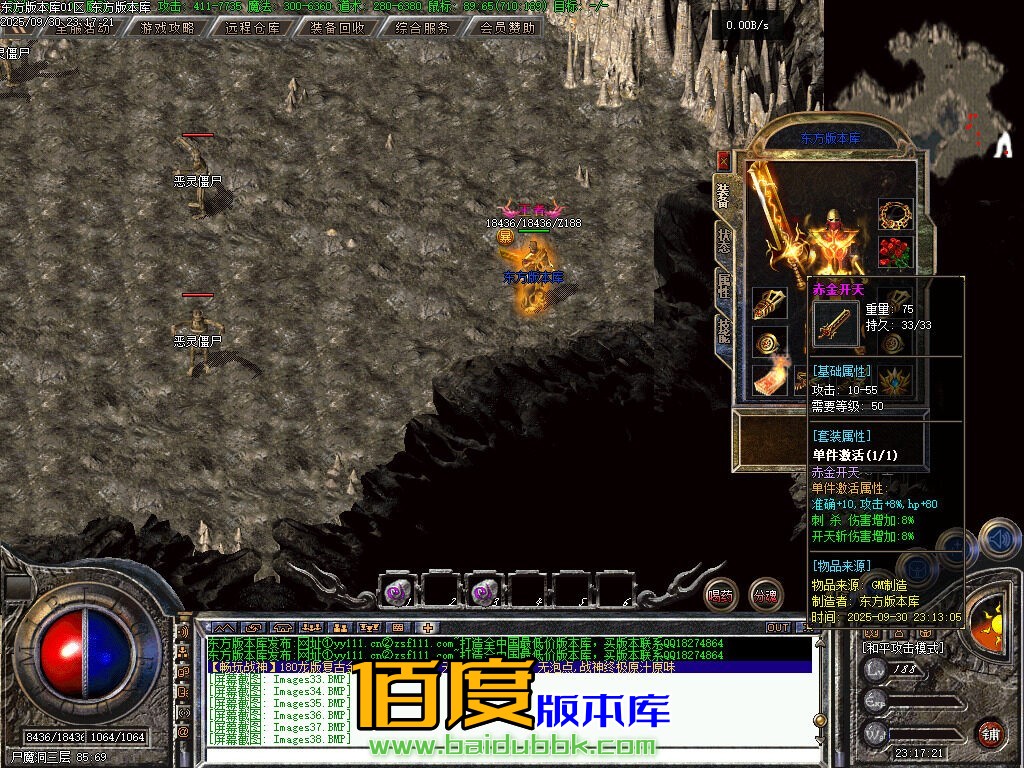The height and width of the screenshot is (768, 1024).
Task: Switch to the 状态 status tab
Action: tap(723, 240)
